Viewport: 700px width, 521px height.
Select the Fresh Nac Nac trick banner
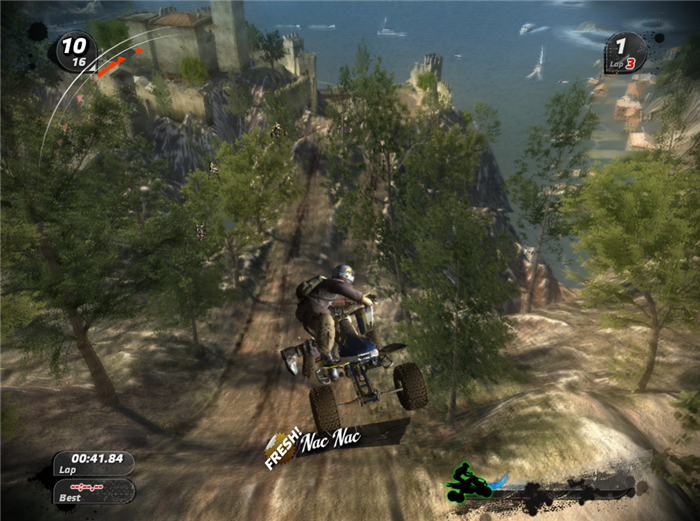[318, 440]
